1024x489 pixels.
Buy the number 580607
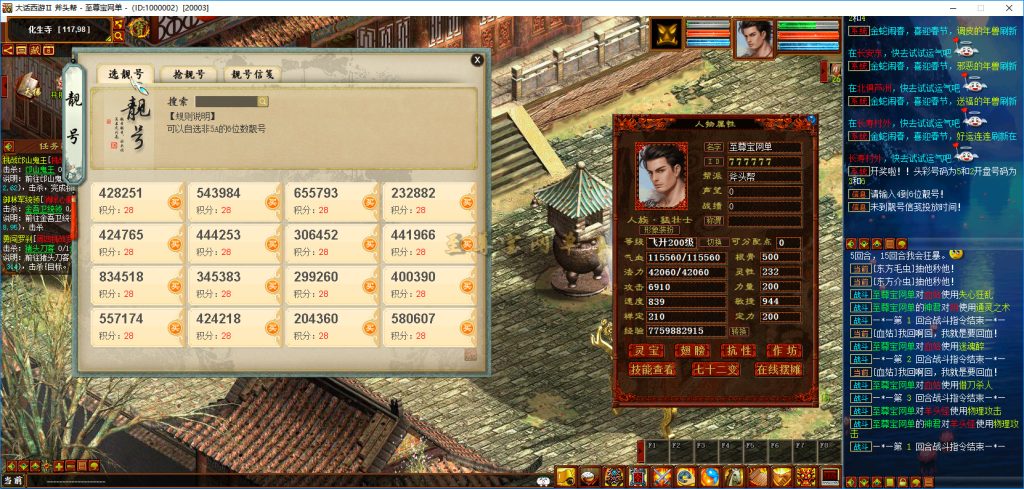tap(466, 326)
